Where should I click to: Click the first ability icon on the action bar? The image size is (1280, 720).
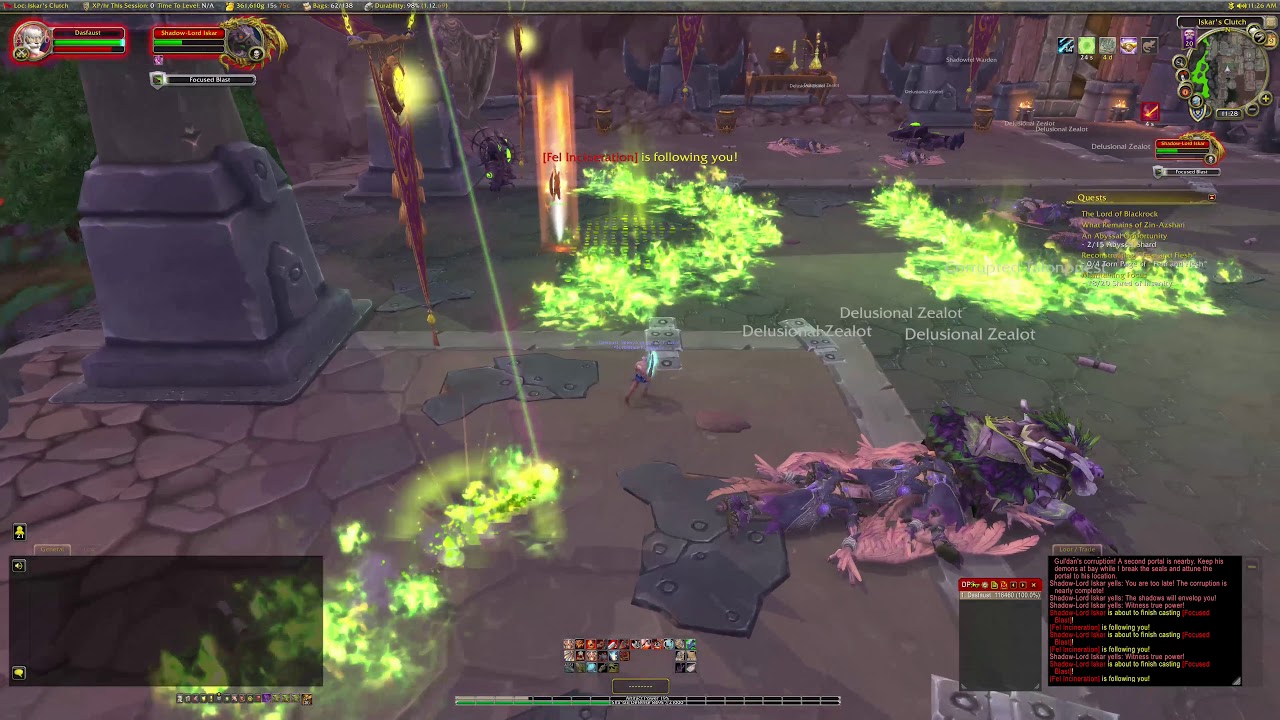(570, 645)
